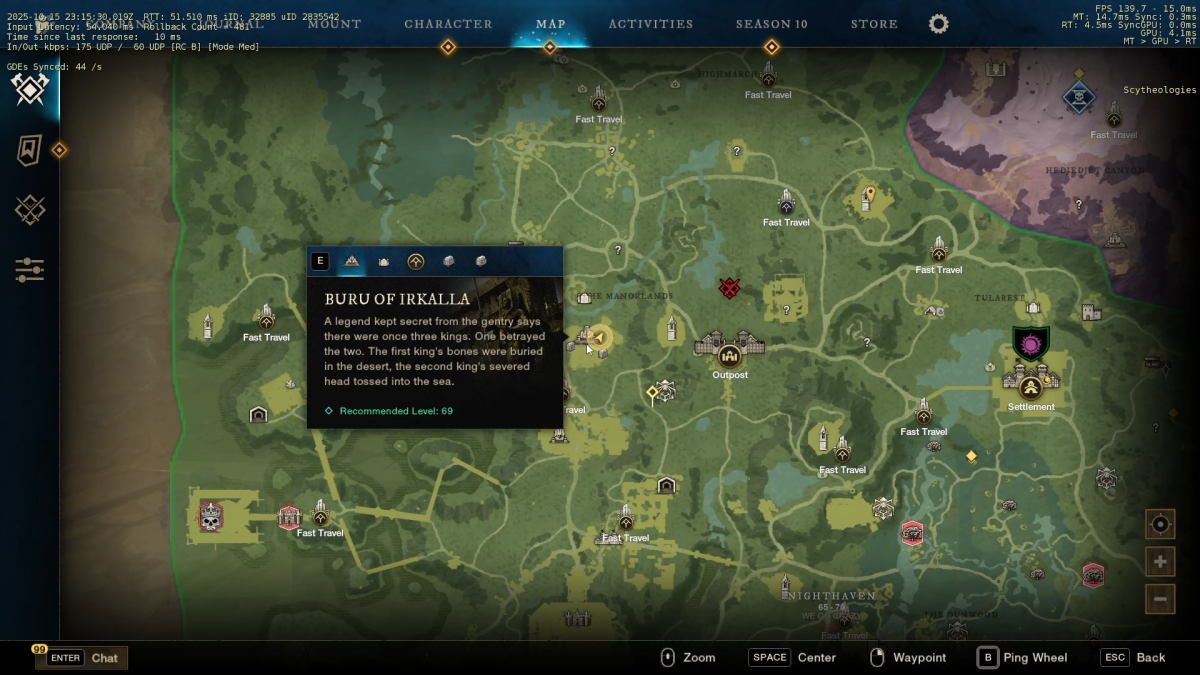Click the Settlement map marker
This screenshot has height=675, width=1200.
(1031, 383)
